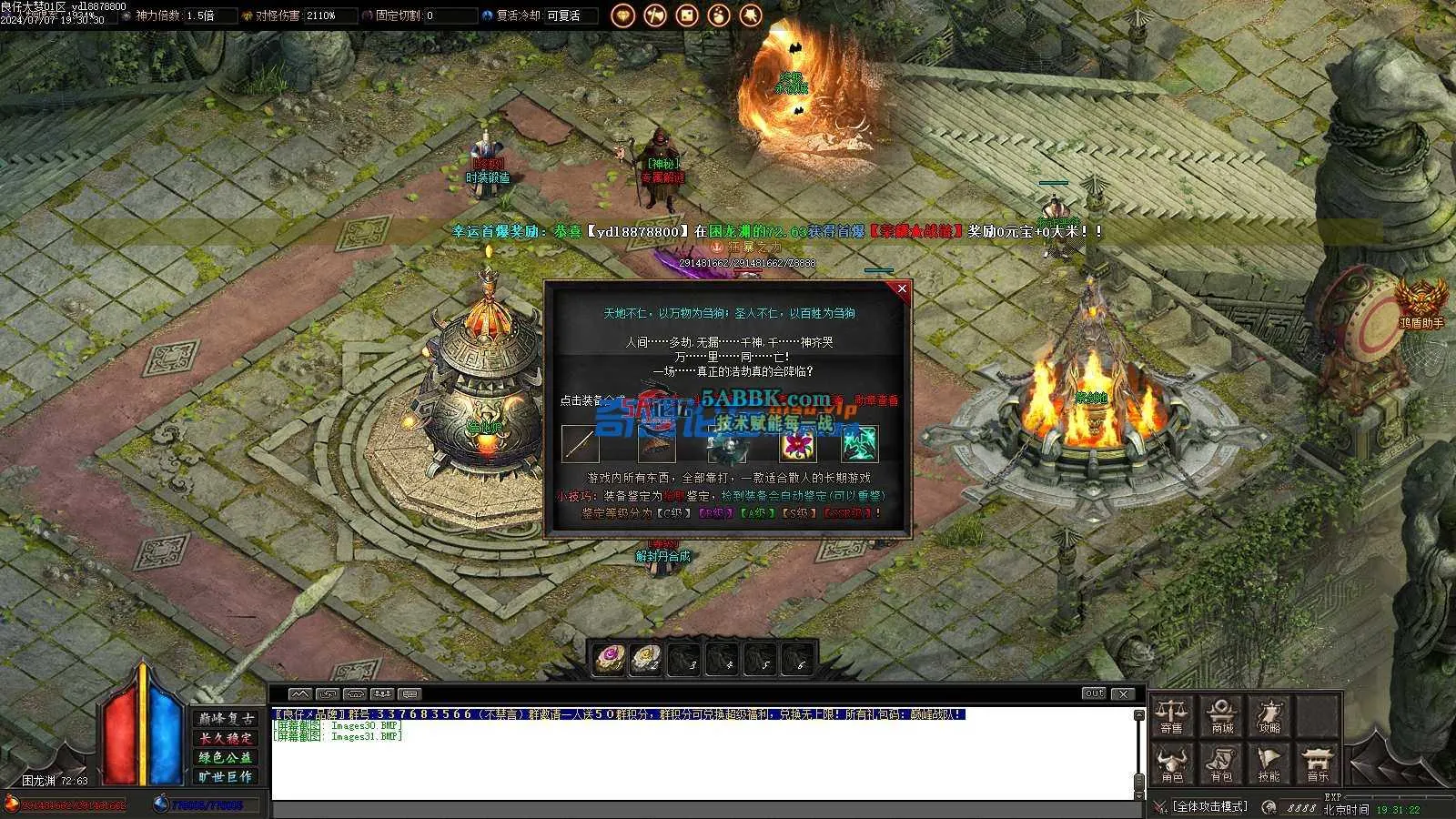Close the equipment dialog window
Viewport: 1456px width, 819px height.
pos(902,288)
